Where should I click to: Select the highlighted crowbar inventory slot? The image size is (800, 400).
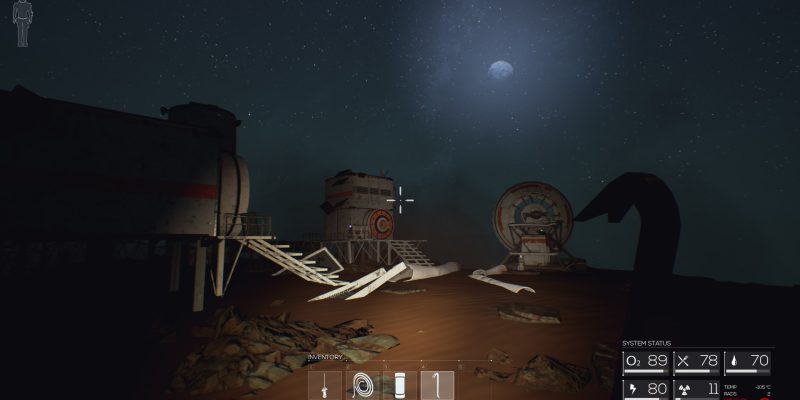(x=437, y=385)
